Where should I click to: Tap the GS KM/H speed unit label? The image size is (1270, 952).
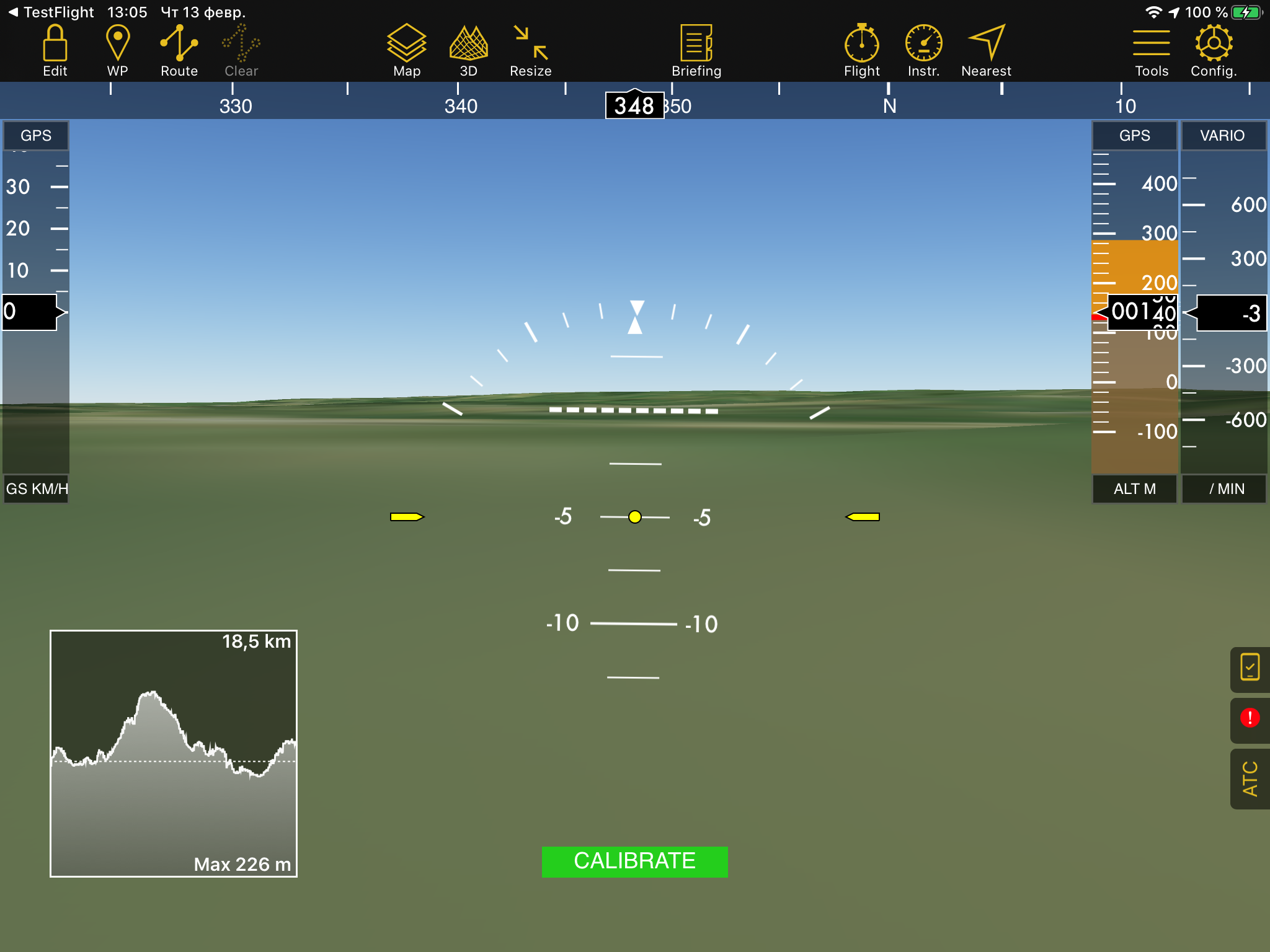37,489
